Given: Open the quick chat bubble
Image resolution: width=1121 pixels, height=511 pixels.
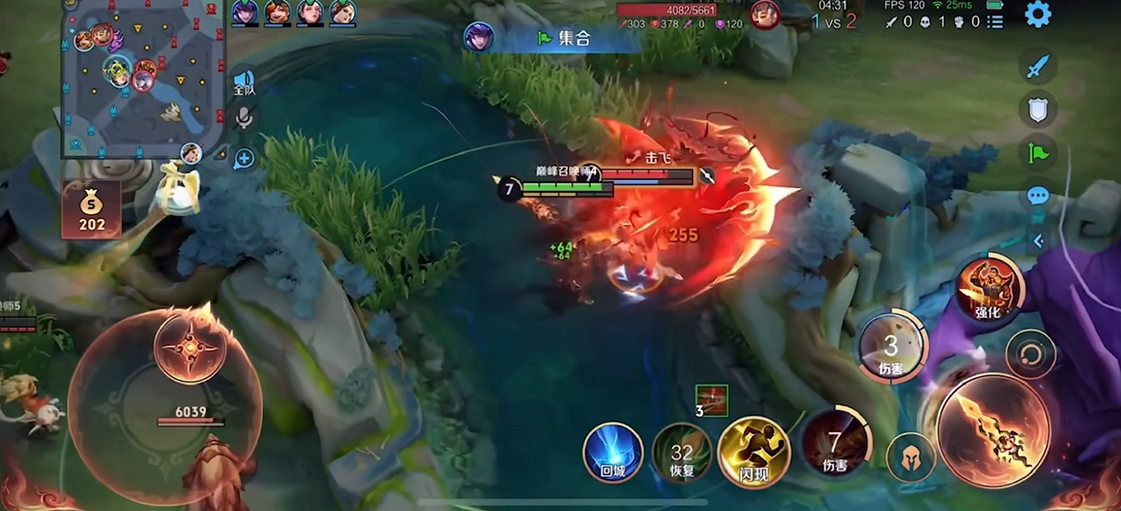Looking at the screenshot, I should (x=1038, y=196).
